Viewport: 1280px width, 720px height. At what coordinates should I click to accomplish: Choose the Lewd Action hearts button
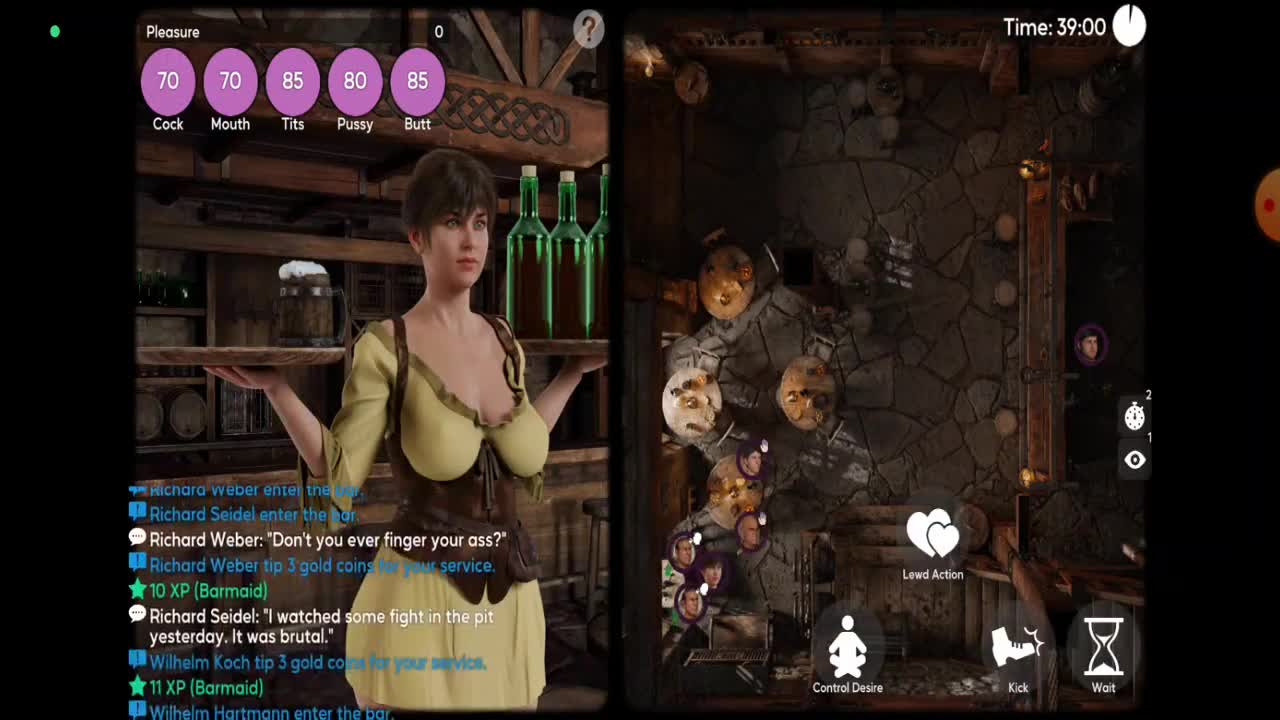(932, 536)
